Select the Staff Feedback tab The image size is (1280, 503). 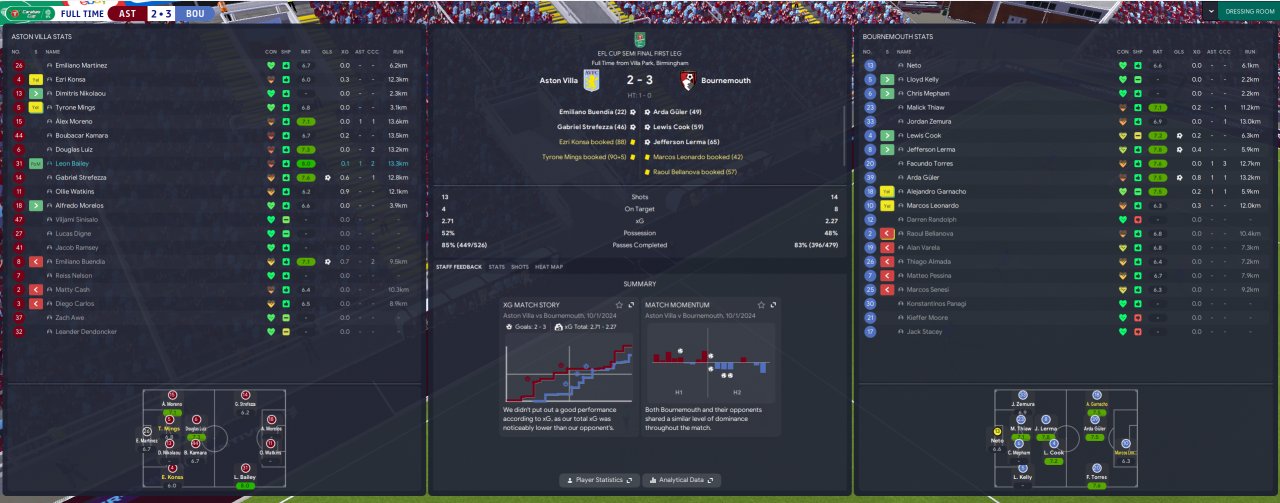point(458,267)
